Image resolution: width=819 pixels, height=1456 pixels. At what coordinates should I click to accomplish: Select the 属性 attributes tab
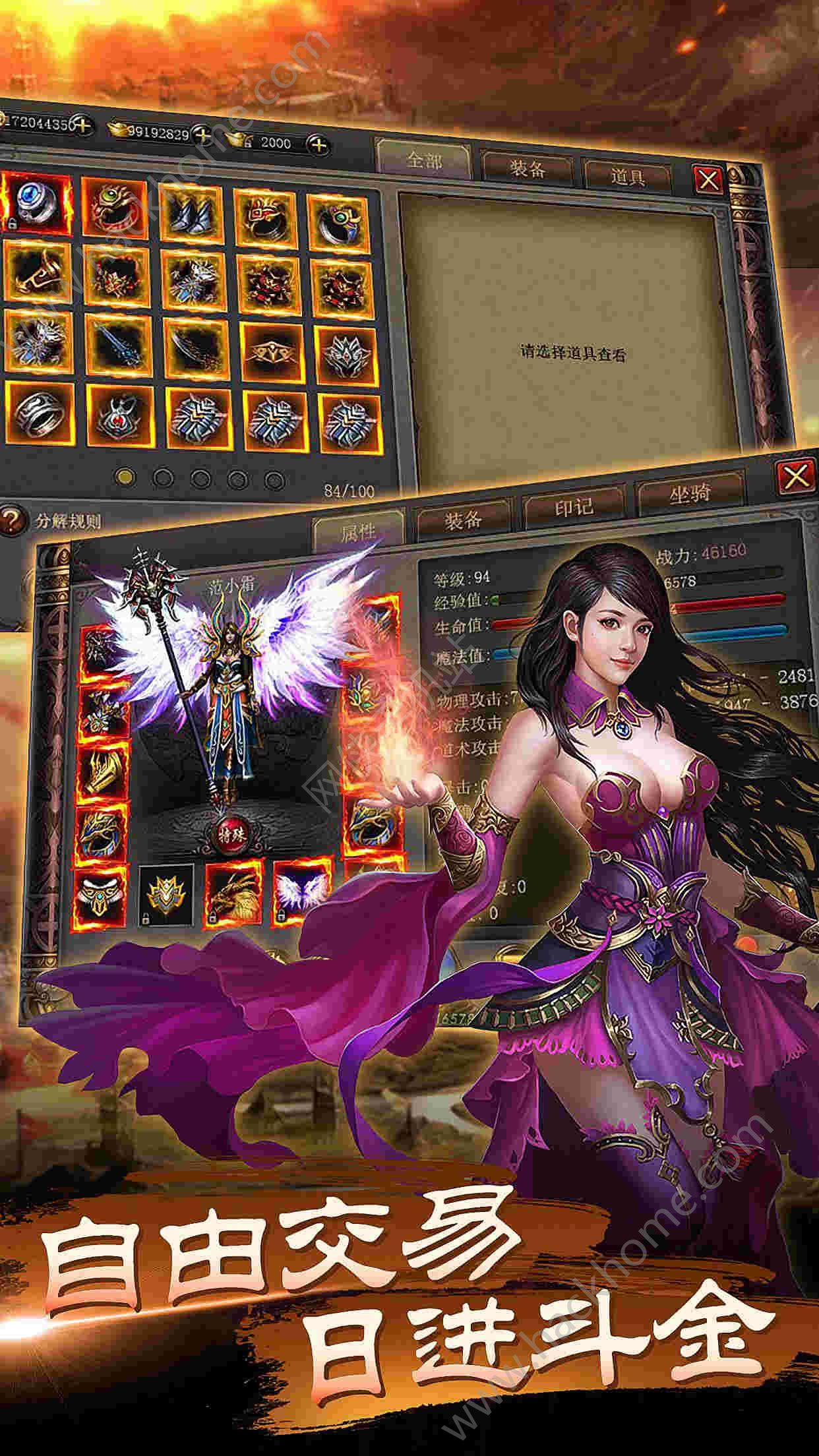pyautogui.click(x=358, y=531)
